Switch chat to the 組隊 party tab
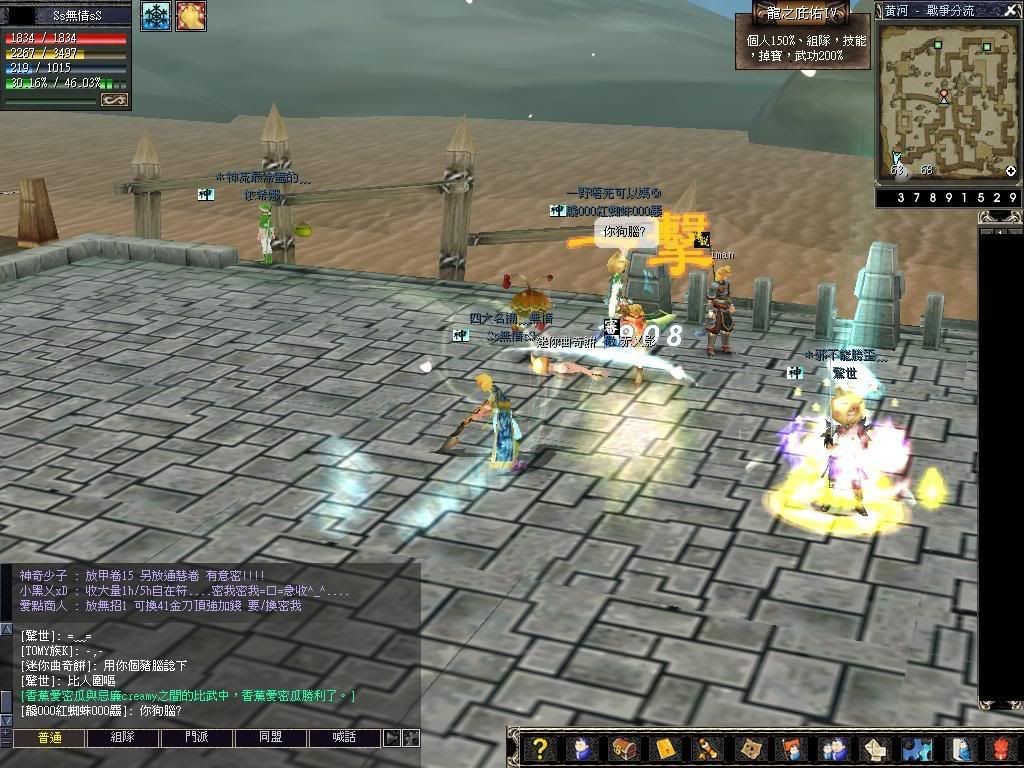 tap(122, 738)
